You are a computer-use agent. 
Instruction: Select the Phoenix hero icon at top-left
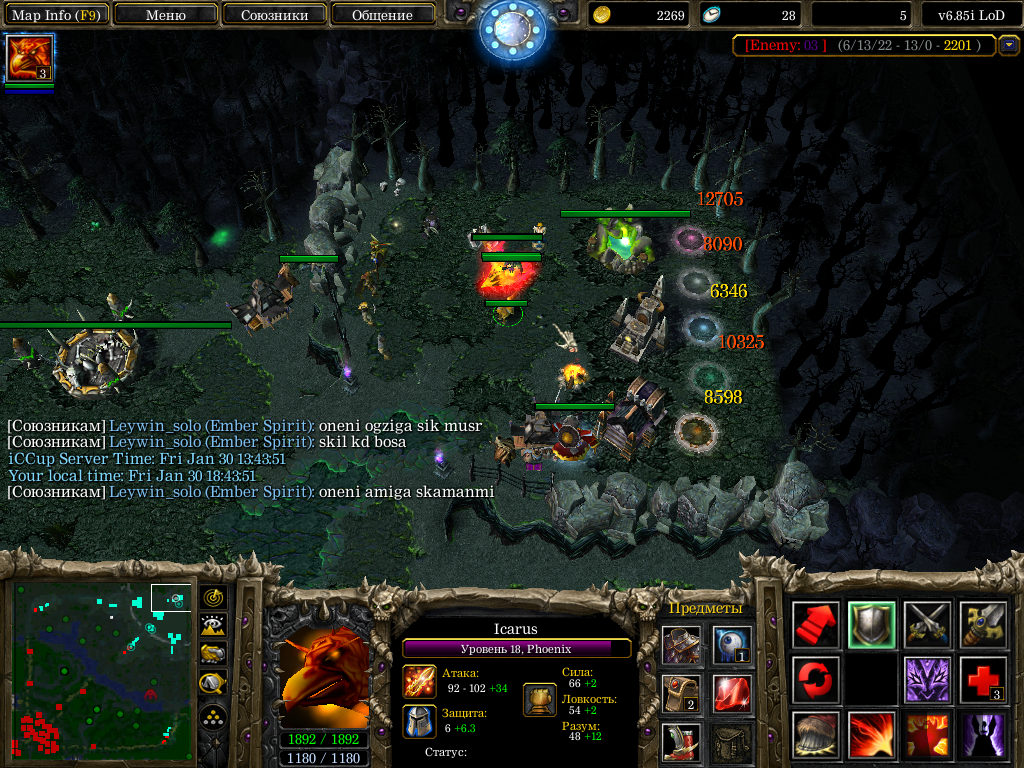(x=29, y=58)
